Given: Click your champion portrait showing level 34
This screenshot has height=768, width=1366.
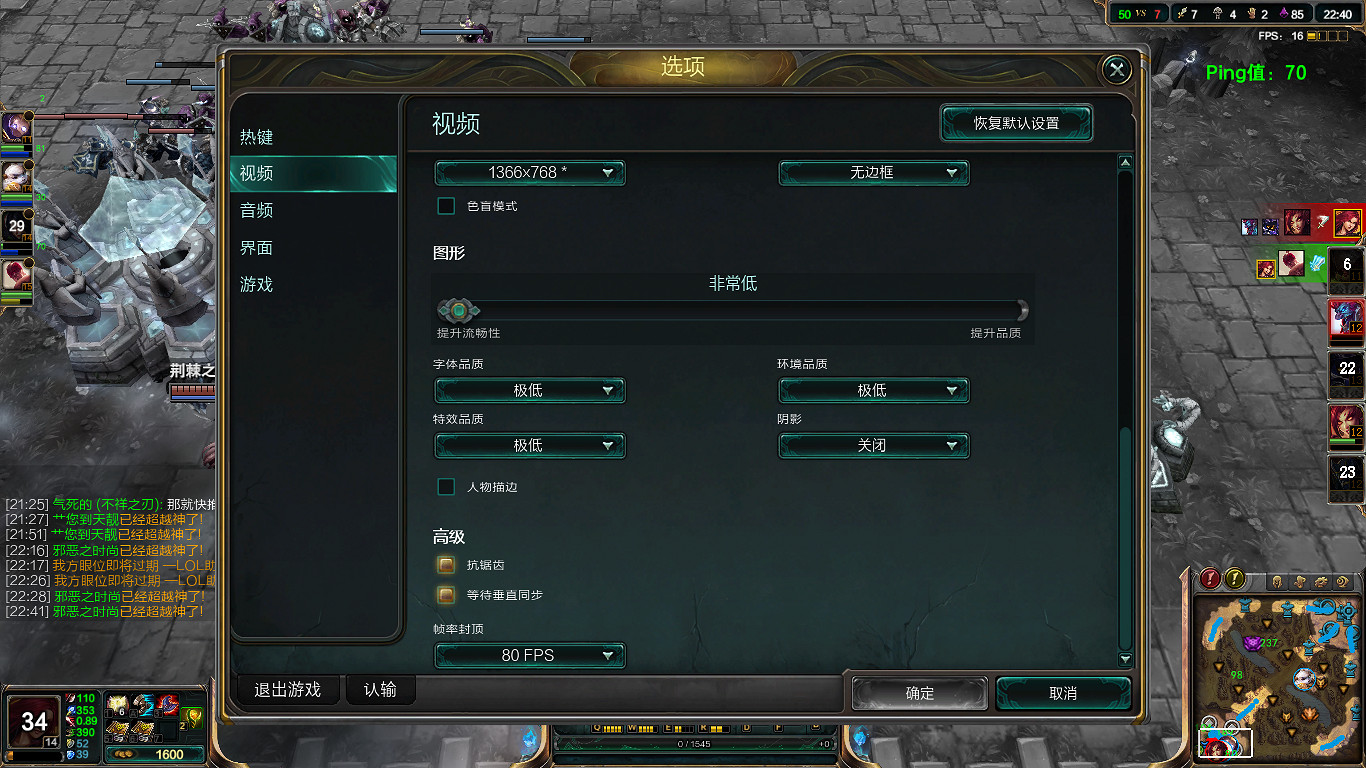Looking at the screenshot, I should (33, 721).
